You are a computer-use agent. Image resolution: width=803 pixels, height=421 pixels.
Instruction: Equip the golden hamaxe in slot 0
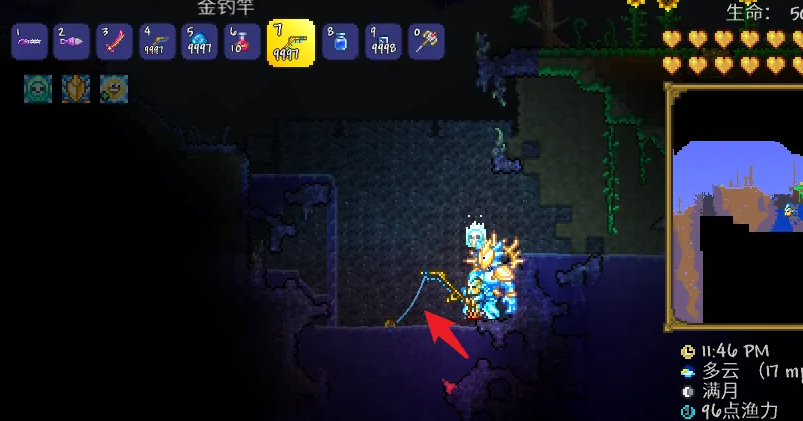point(426,43)
